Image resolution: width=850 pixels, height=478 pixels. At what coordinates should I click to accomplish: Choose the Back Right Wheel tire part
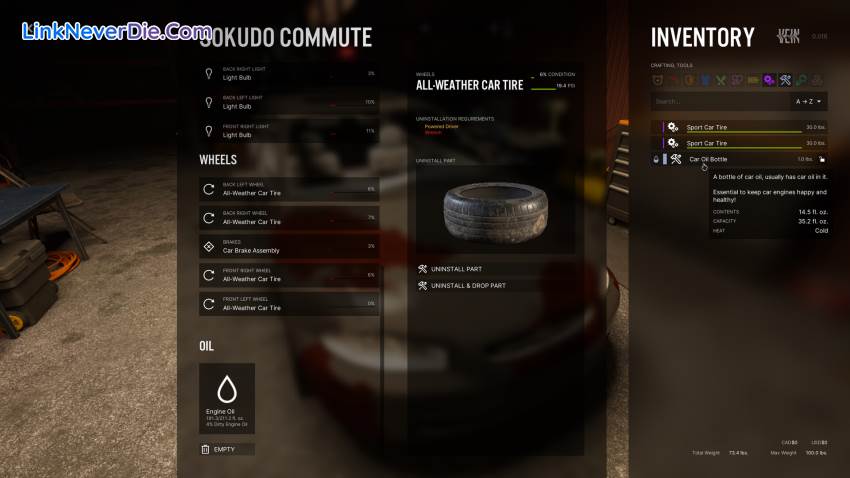click(289, 217)
